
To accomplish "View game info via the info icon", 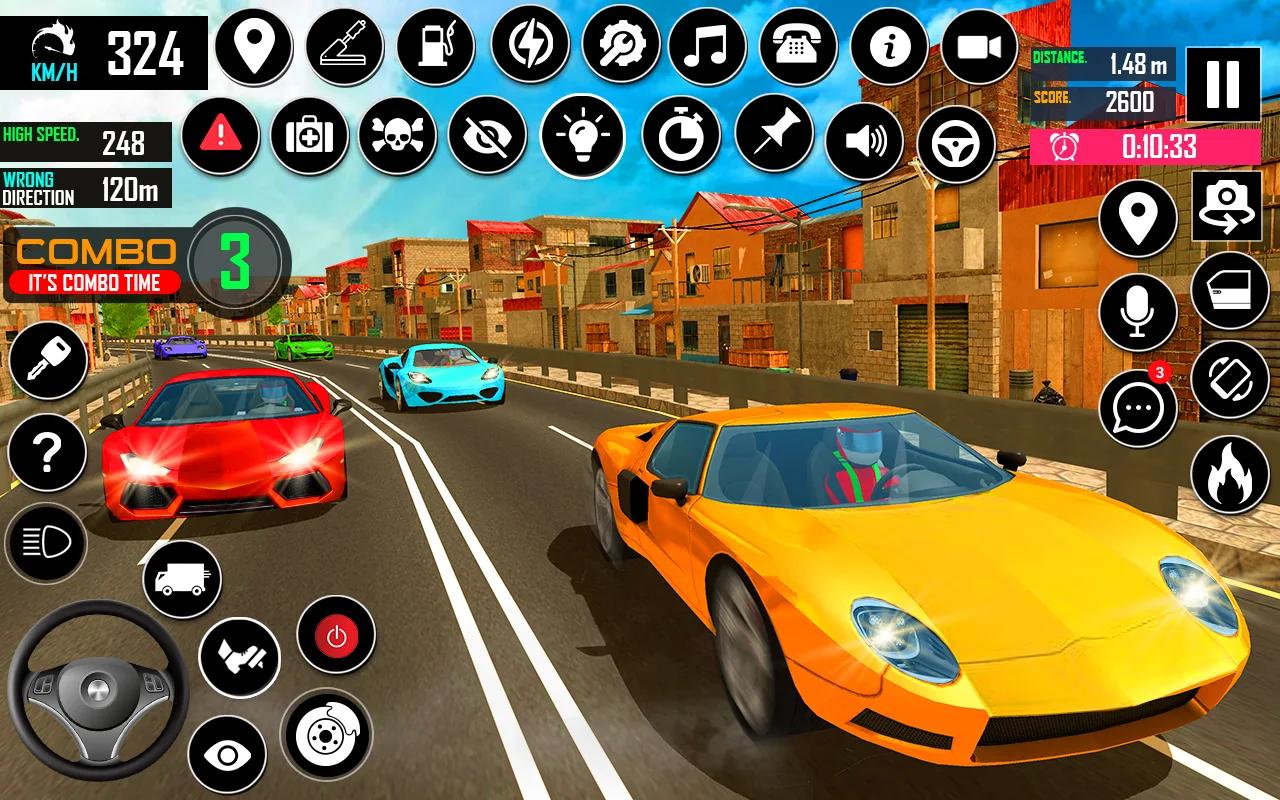I will point(891,45).
